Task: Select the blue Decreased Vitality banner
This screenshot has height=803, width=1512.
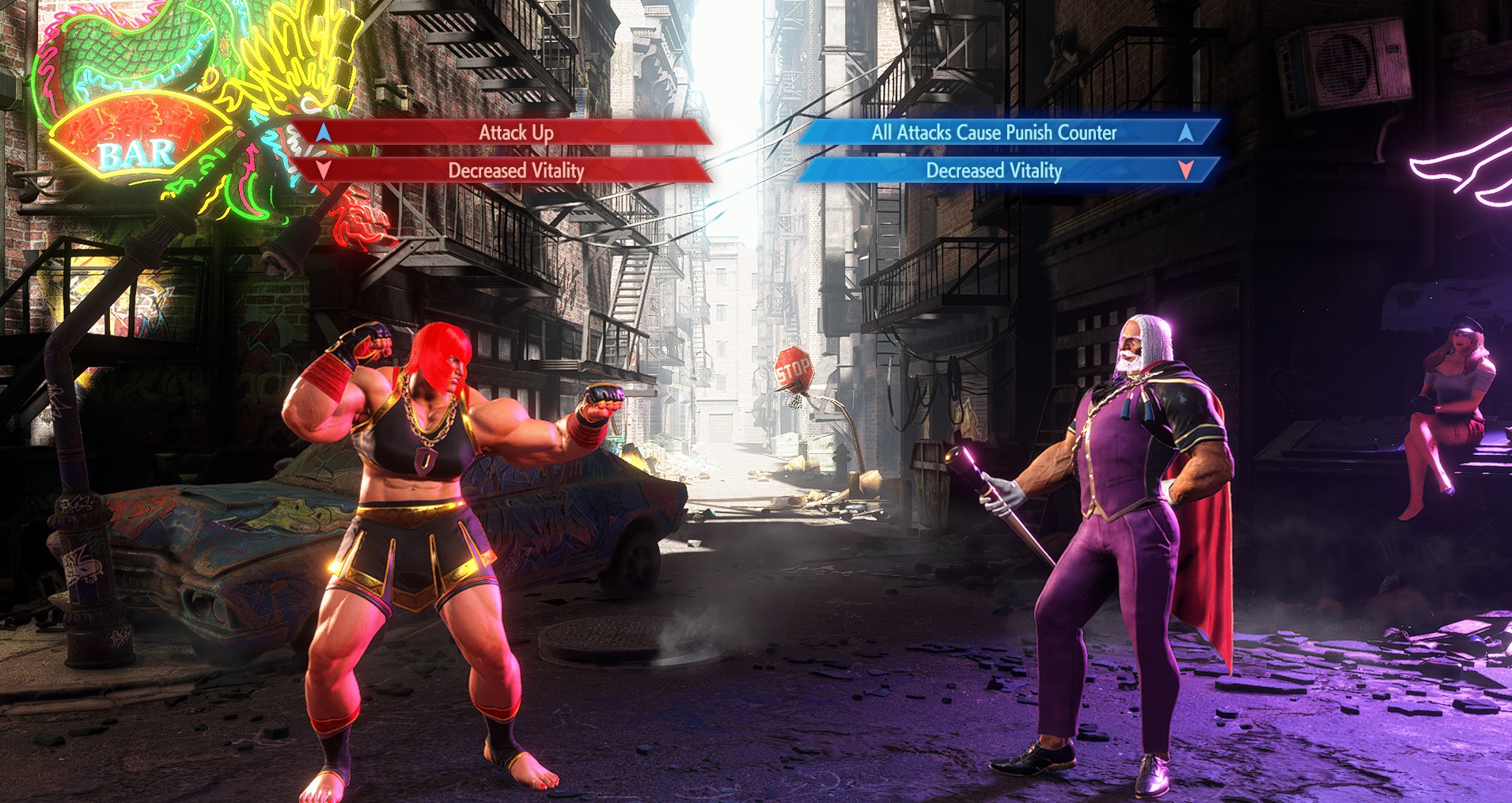Action: pos(994,170)
